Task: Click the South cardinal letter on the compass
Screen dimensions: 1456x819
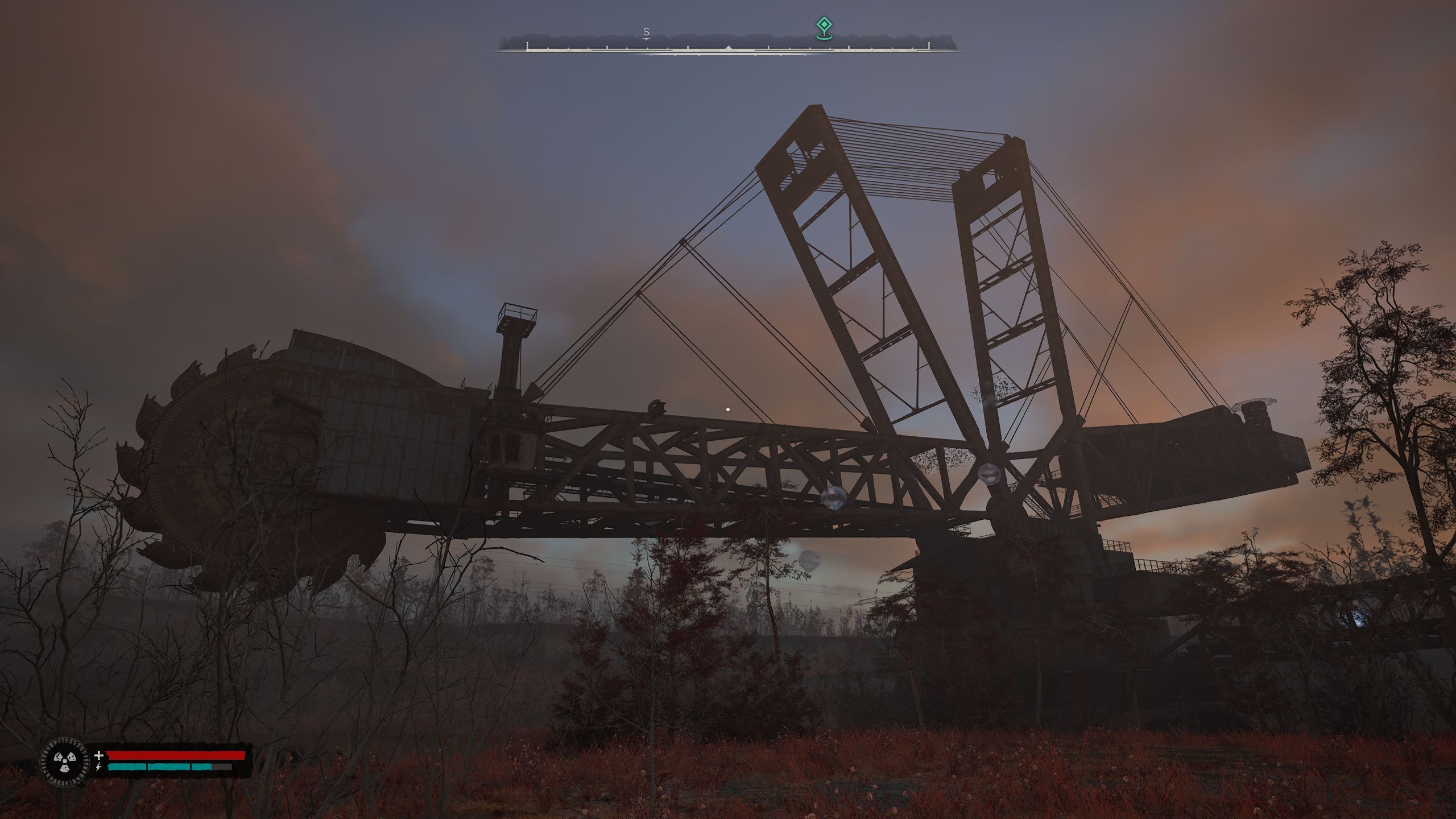Action: click(646, 32)
